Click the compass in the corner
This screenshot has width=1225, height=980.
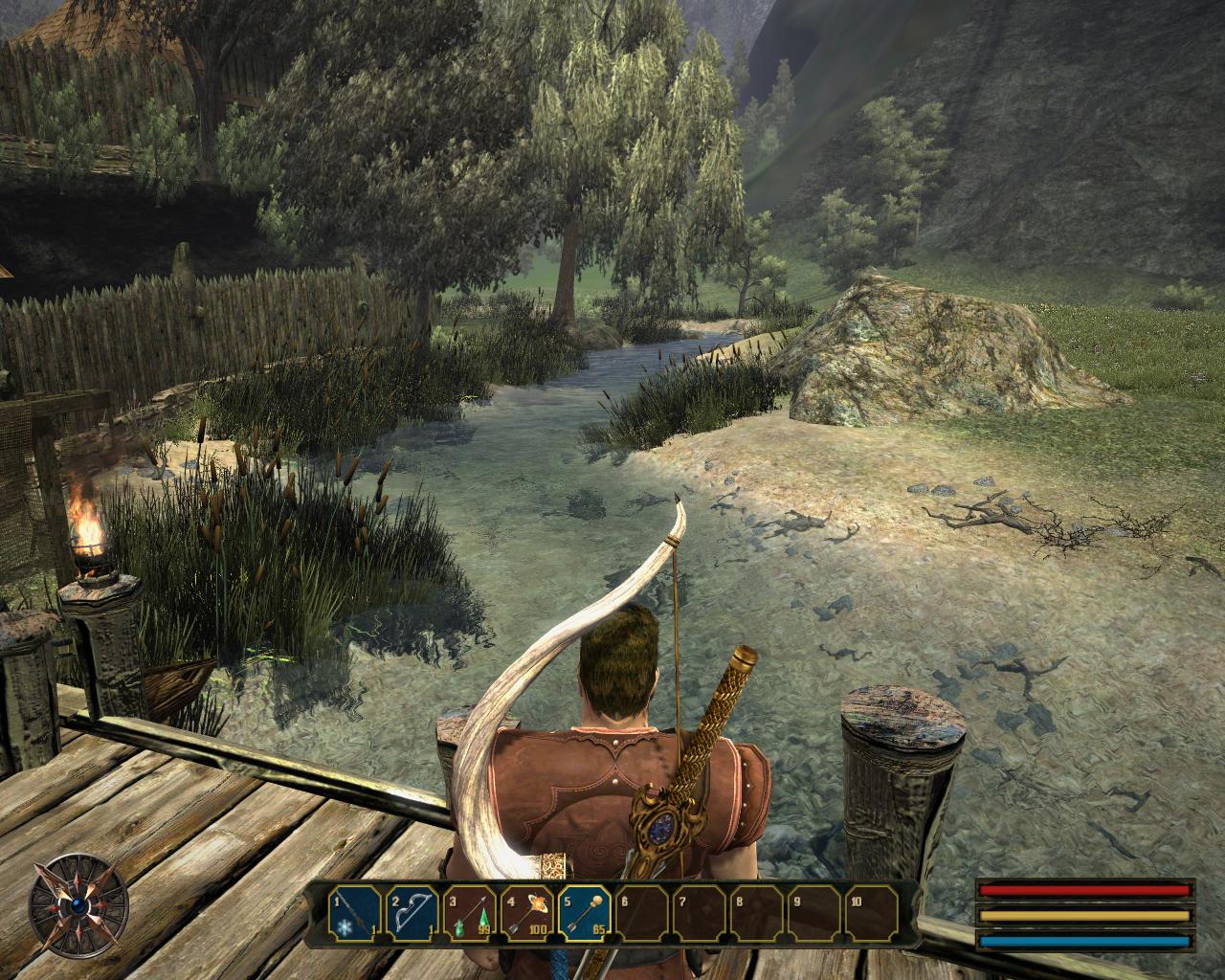tap(78, 905)
